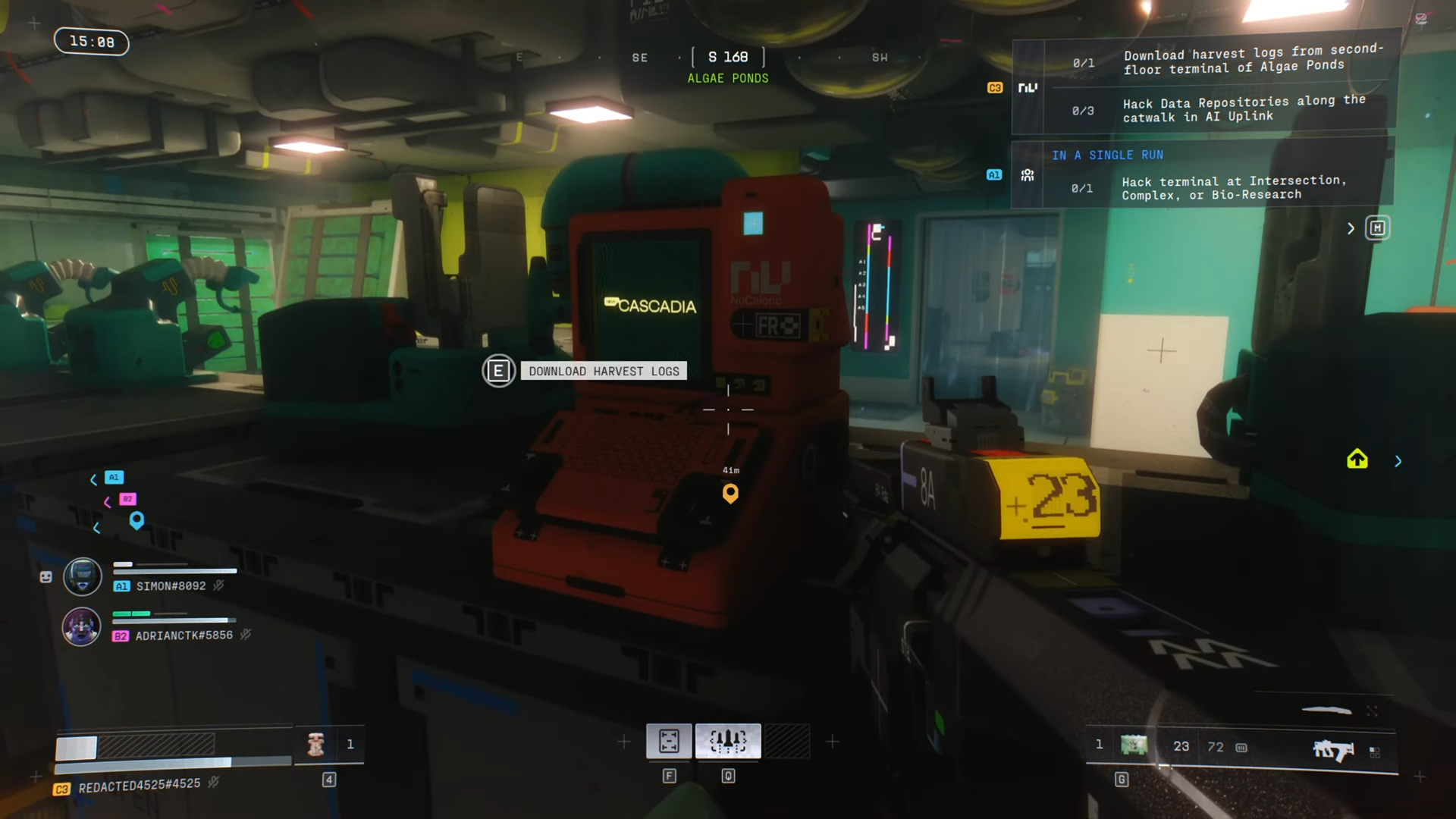Image resolution: width=1456 pixels, height=819 pixels.
Task: Select the equipped rifle weapon icon
Action: tap(1333, 749)
